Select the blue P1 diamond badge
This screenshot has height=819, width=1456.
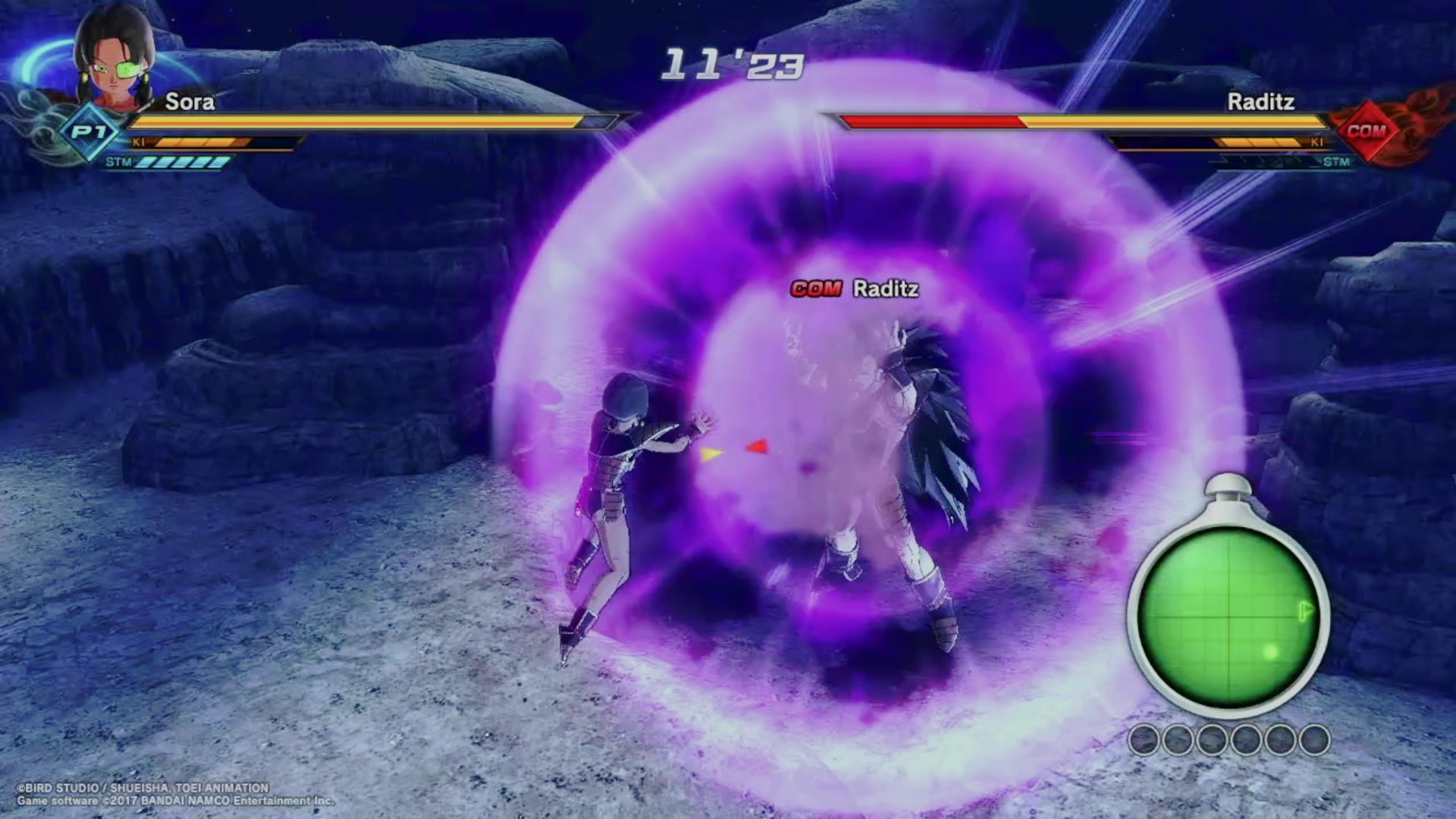pyautogui.click(x=89, y=133)
